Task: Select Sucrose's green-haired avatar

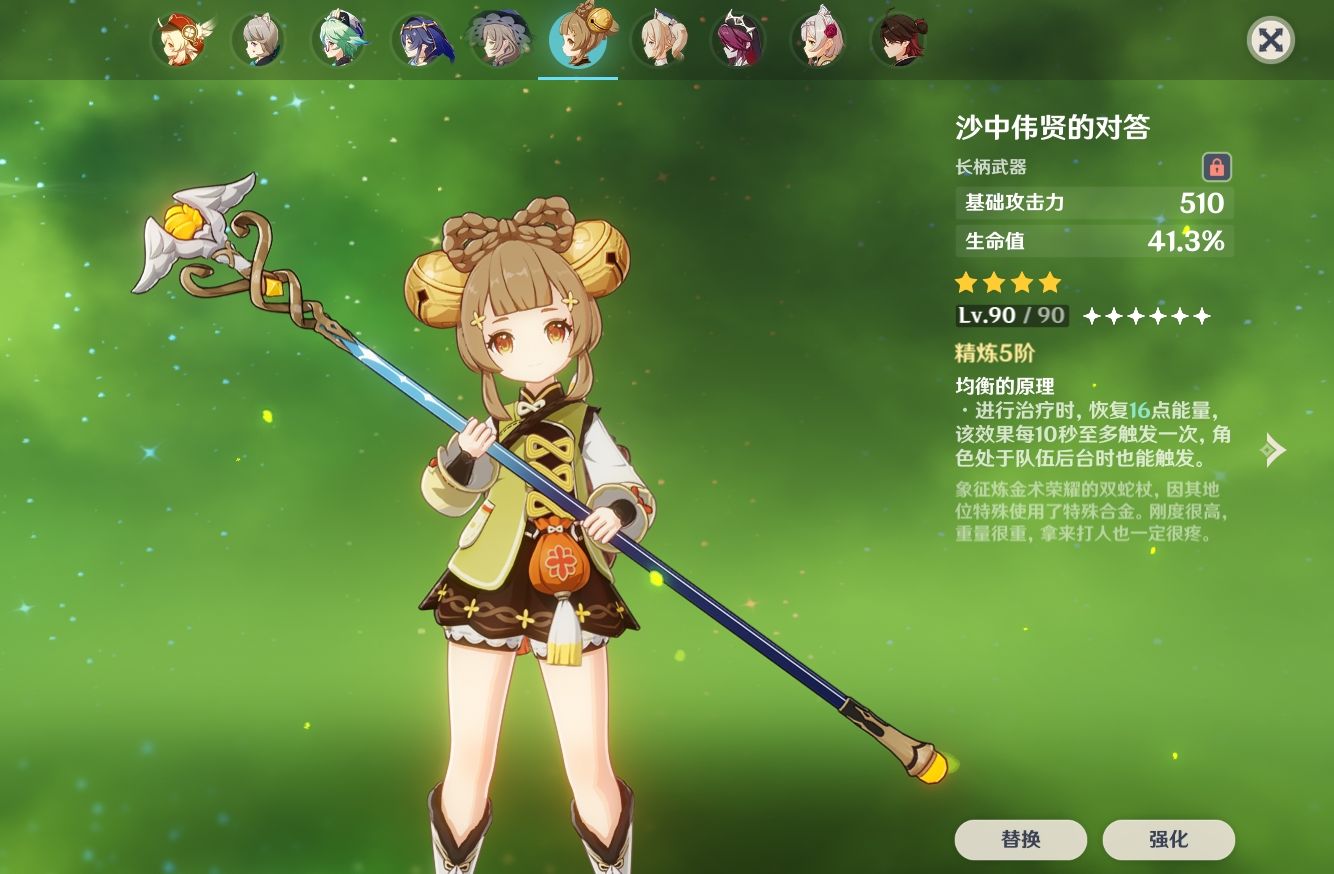Action: tap(342, 40)
